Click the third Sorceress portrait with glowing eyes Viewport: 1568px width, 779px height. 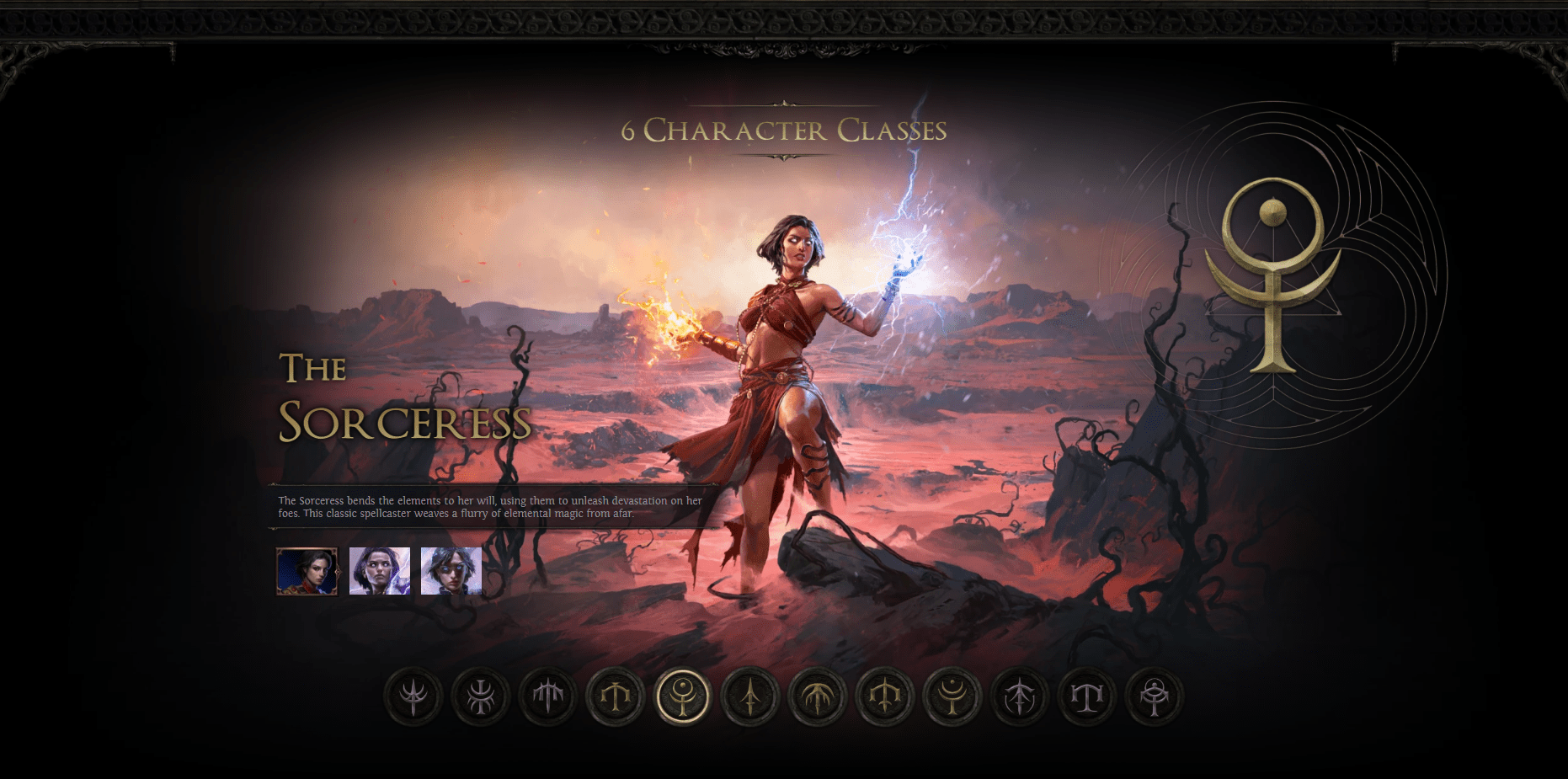pos(450,572)
